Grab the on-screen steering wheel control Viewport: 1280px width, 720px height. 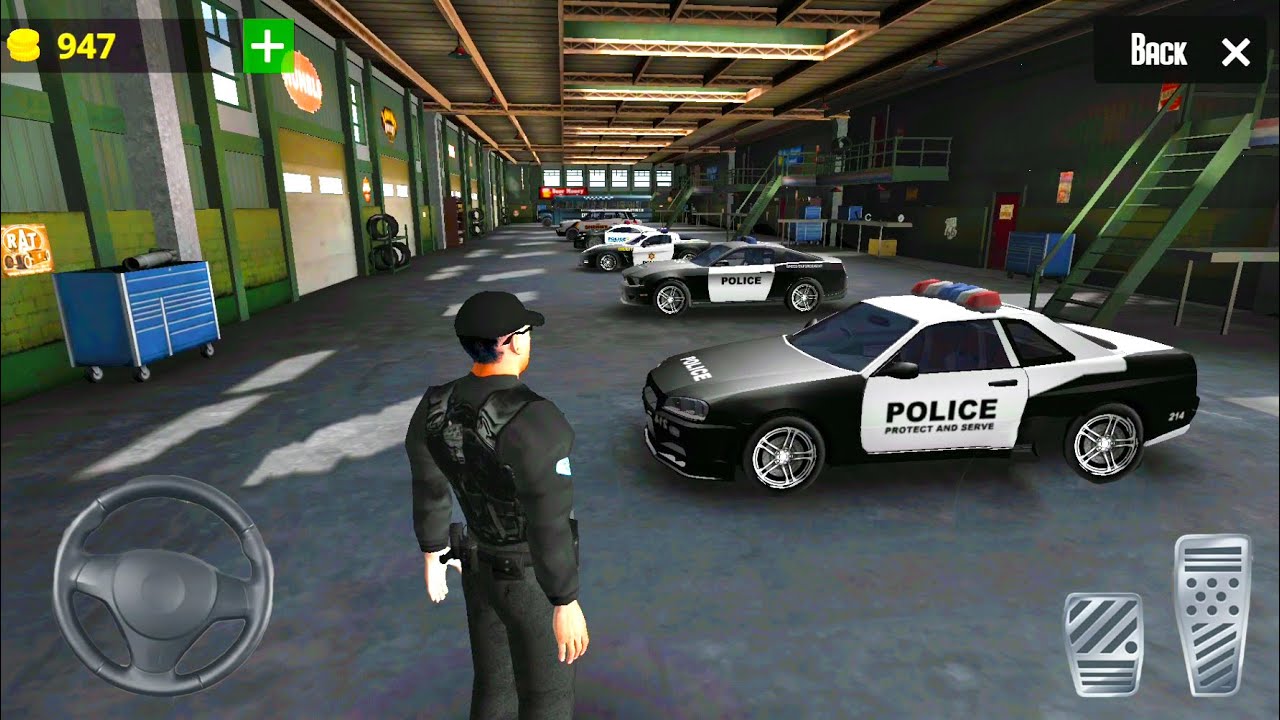pos(168,583)
